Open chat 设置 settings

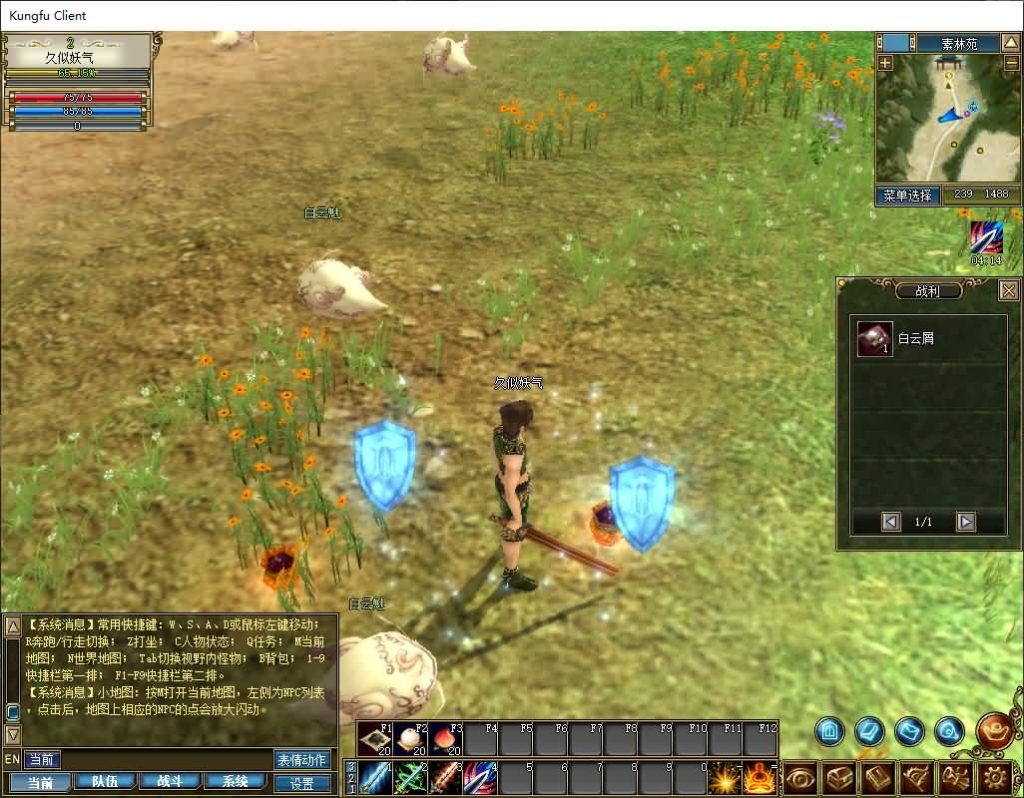302,783
